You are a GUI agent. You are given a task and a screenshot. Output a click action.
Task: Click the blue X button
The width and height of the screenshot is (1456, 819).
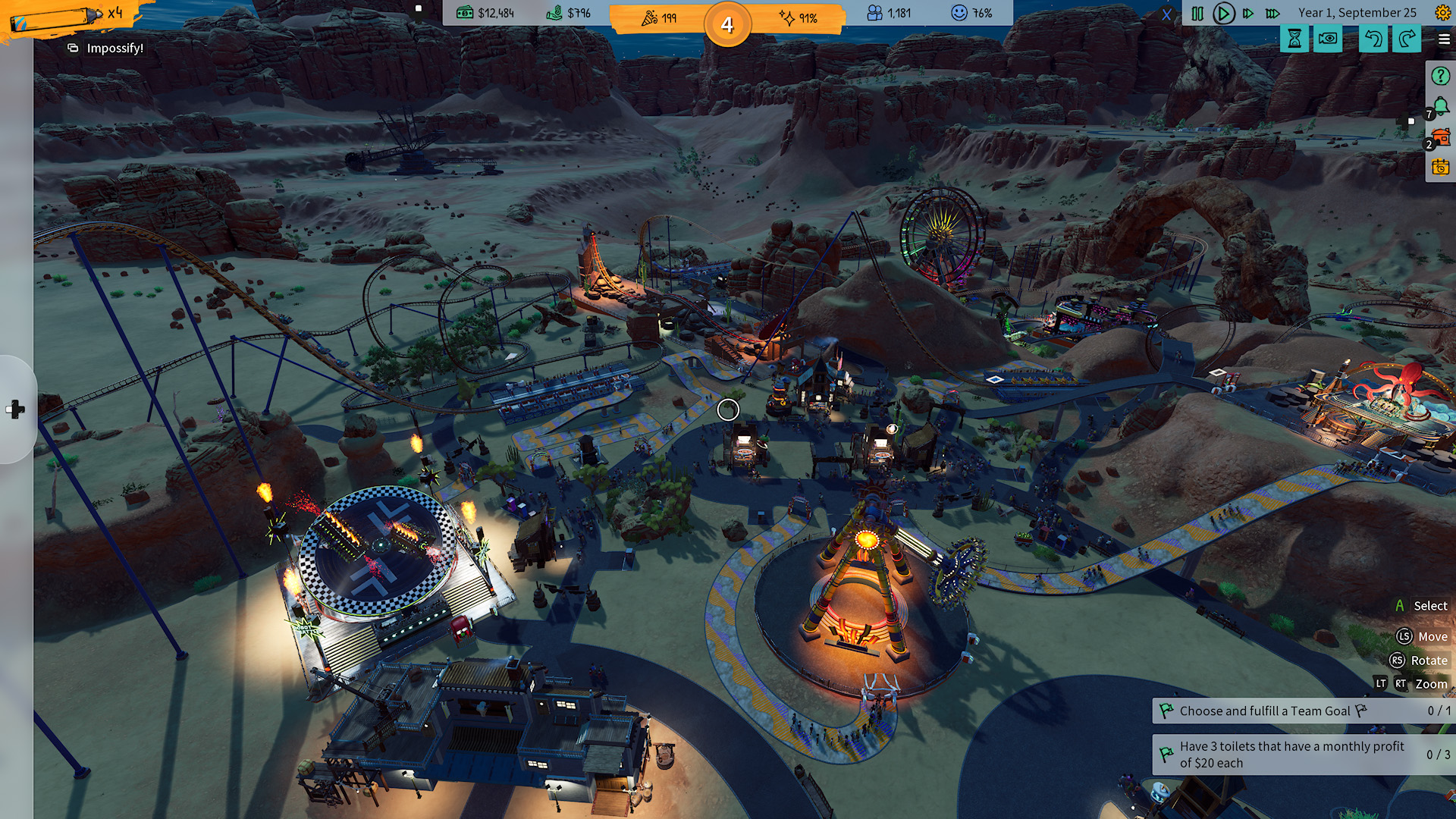[1166, 14]
